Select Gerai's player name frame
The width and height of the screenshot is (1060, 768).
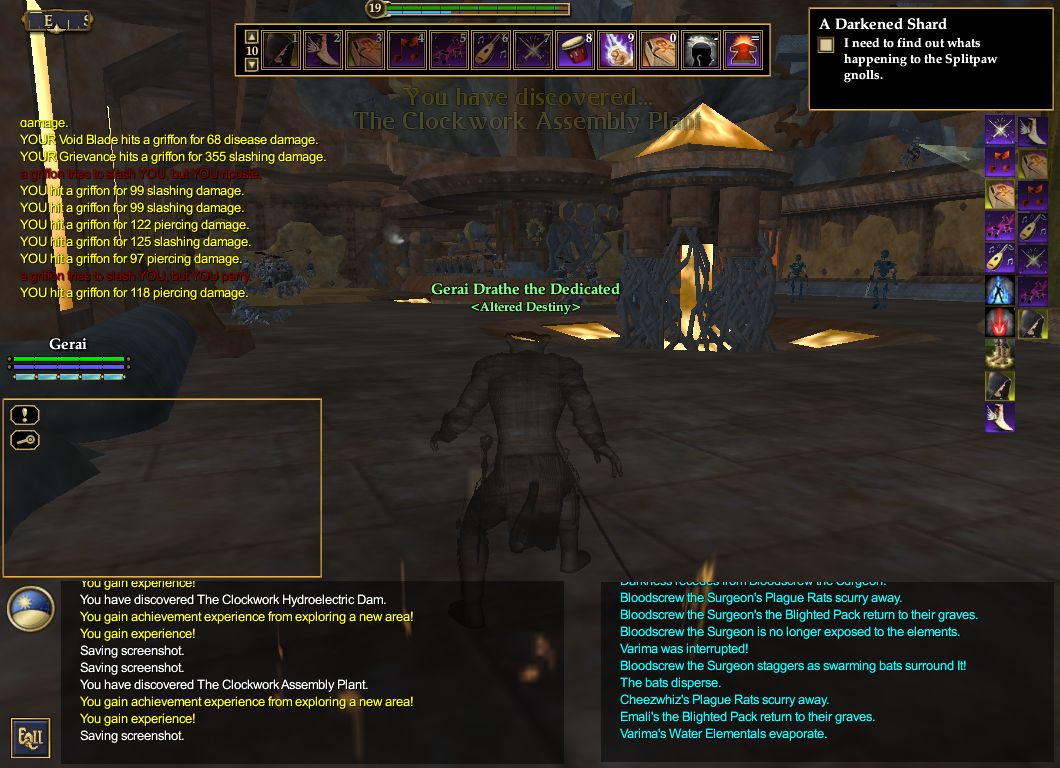[x=68, y=344]
